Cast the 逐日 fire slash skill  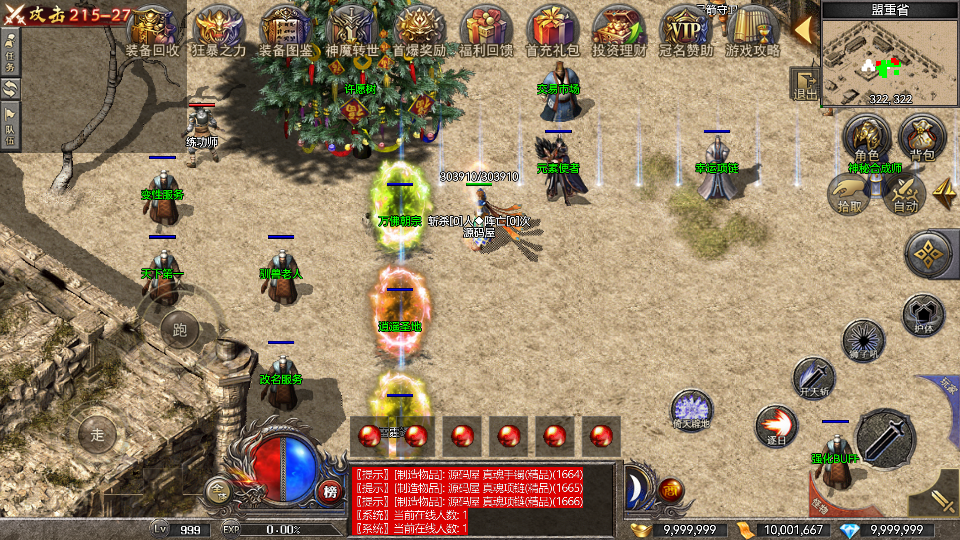click(x=775, y=424)
